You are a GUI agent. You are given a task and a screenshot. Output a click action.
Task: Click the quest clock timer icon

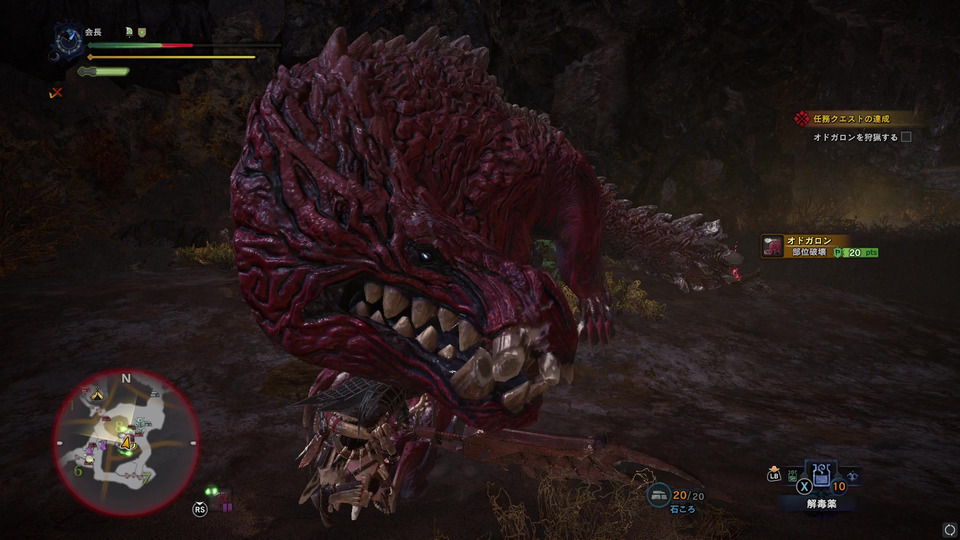click(69, 38)
